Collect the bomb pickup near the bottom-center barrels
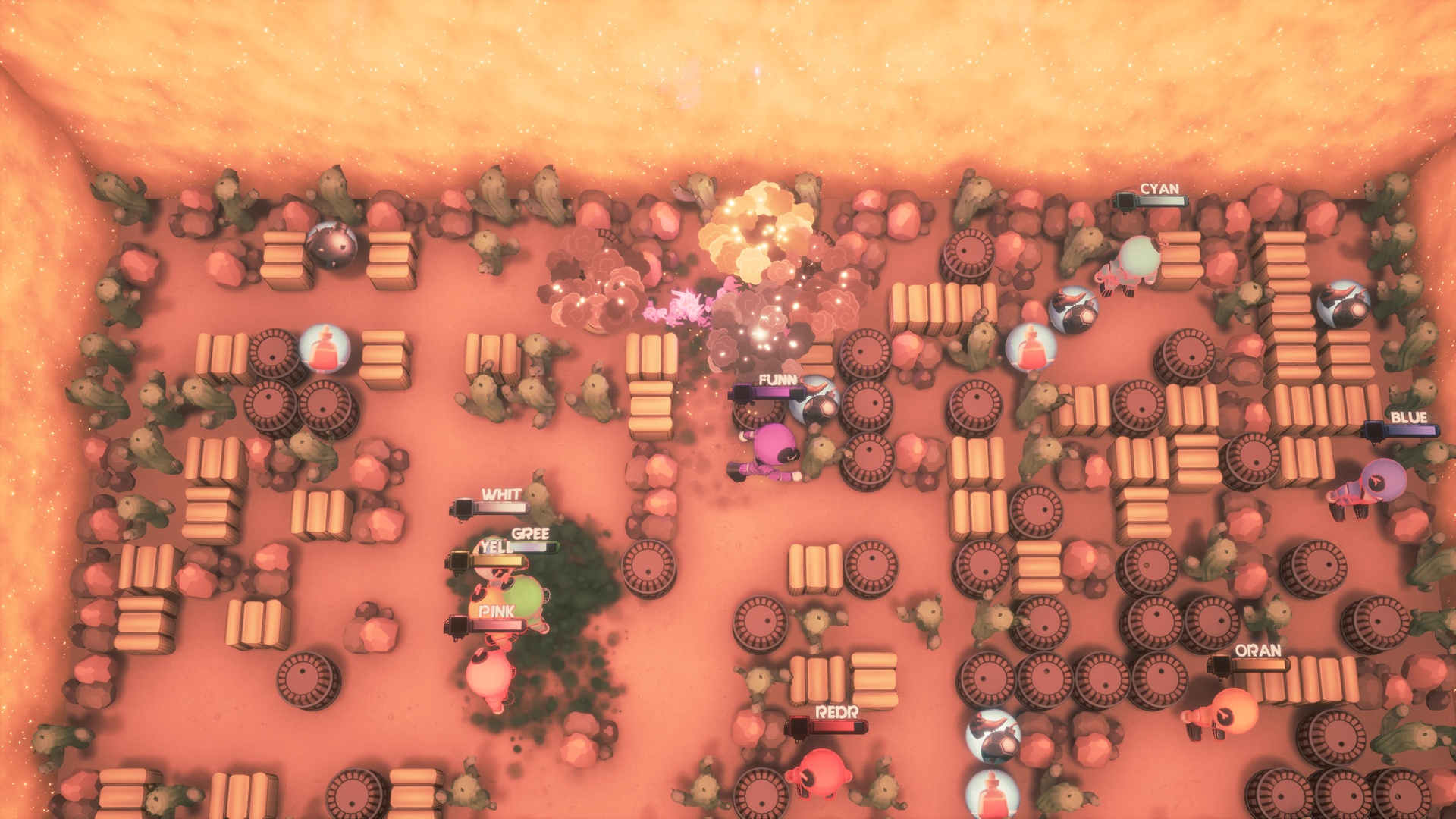This screenshot has width=1456, height=819. coord(994,737)
